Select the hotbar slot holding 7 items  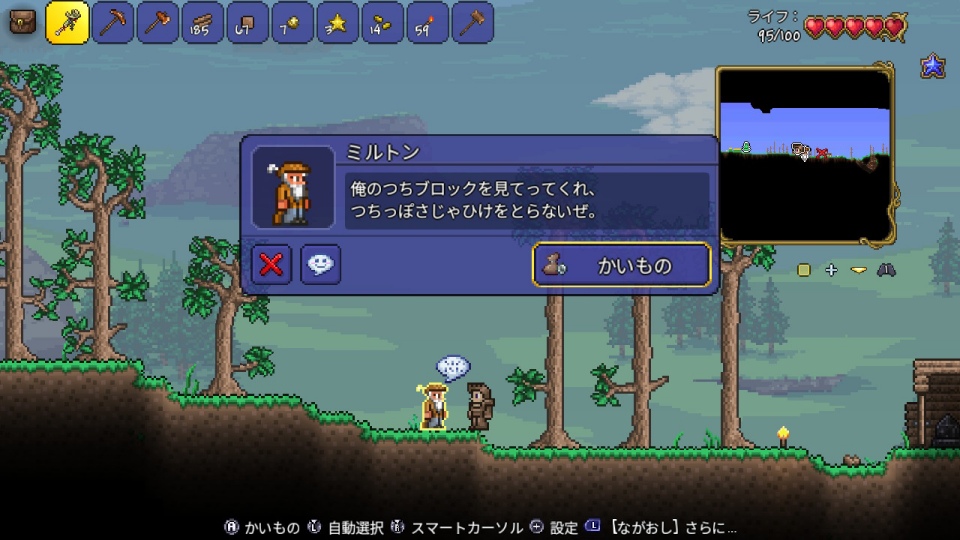coord(293,22)
